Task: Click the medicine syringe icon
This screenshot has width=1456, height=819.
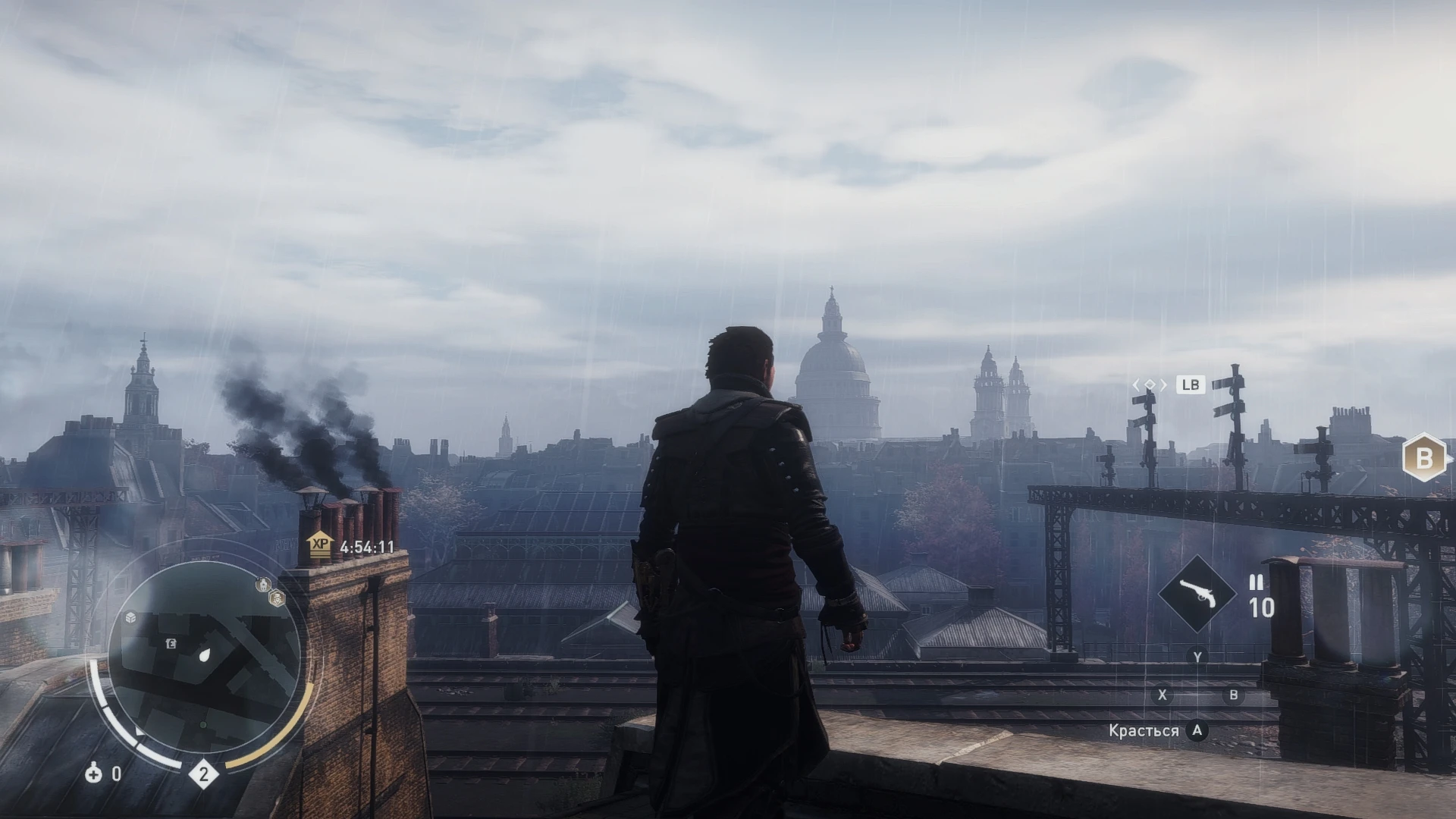Action: click(x=94, y=774)
